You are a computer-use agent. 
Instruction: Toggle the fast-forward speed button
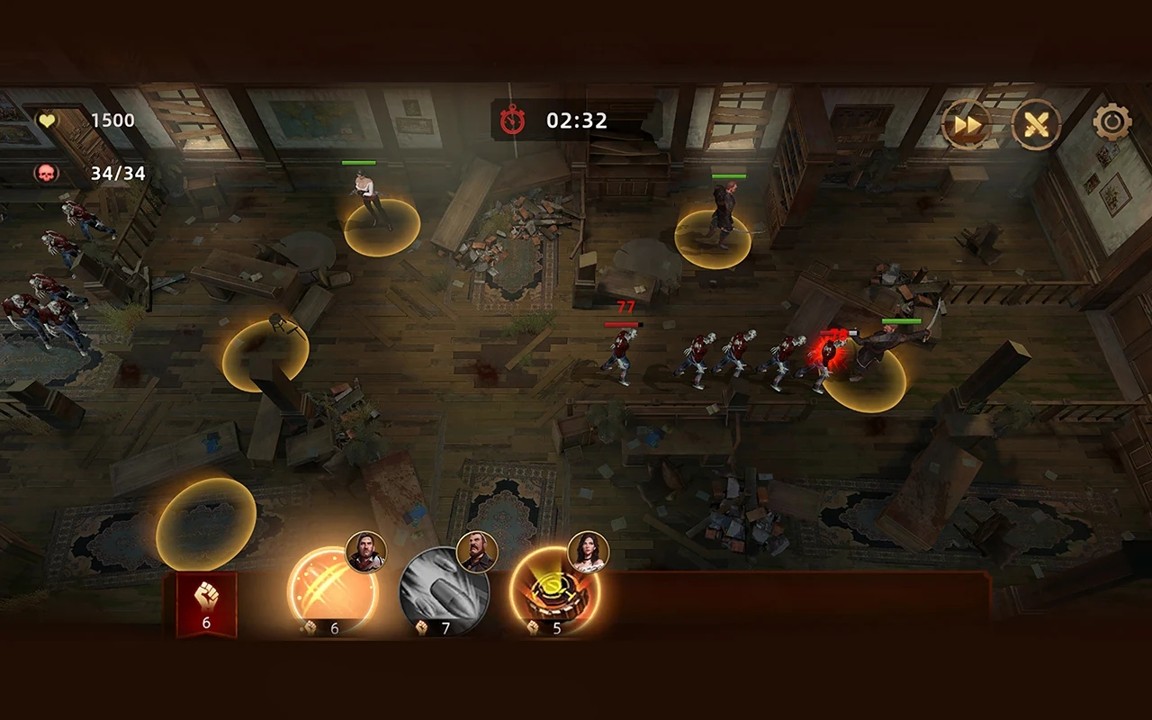tap(967, 125)
